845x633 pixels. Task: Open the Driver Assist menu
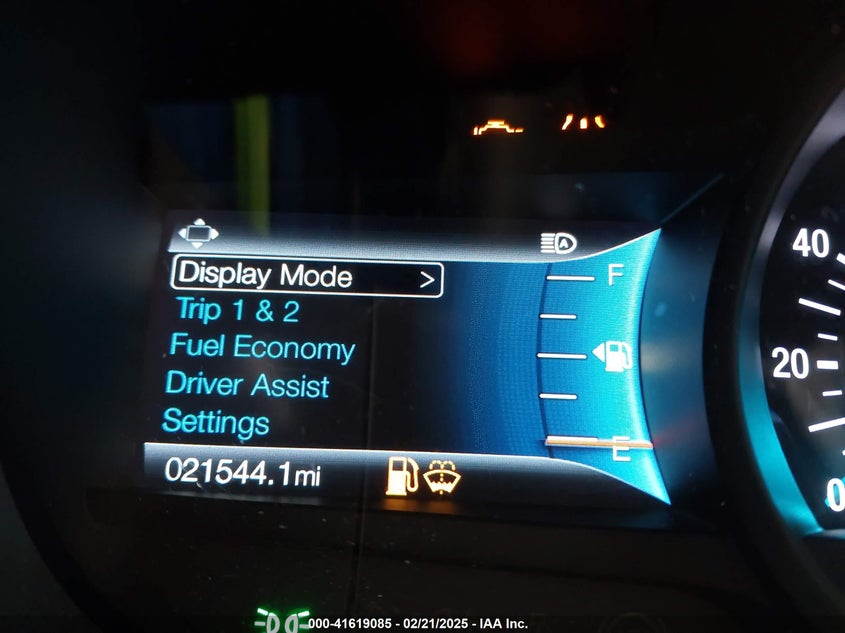[247, 385]
